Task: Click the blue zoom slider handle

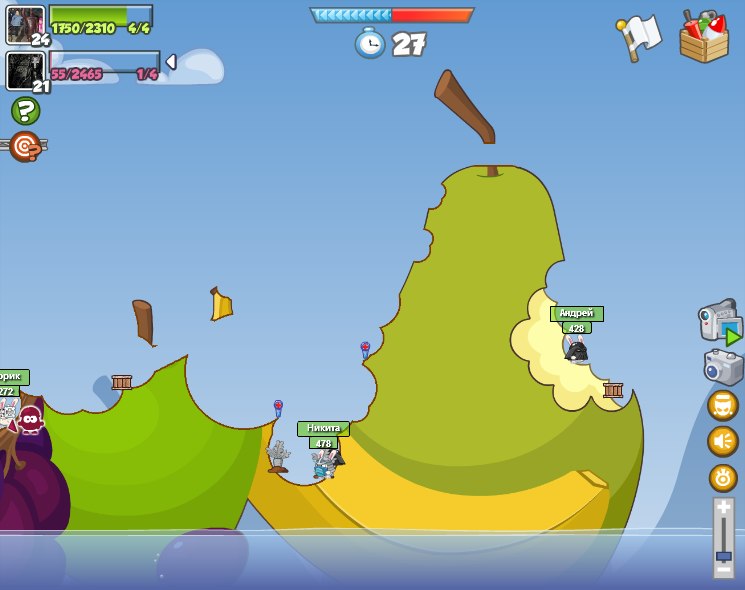Action: coord(723,555)
